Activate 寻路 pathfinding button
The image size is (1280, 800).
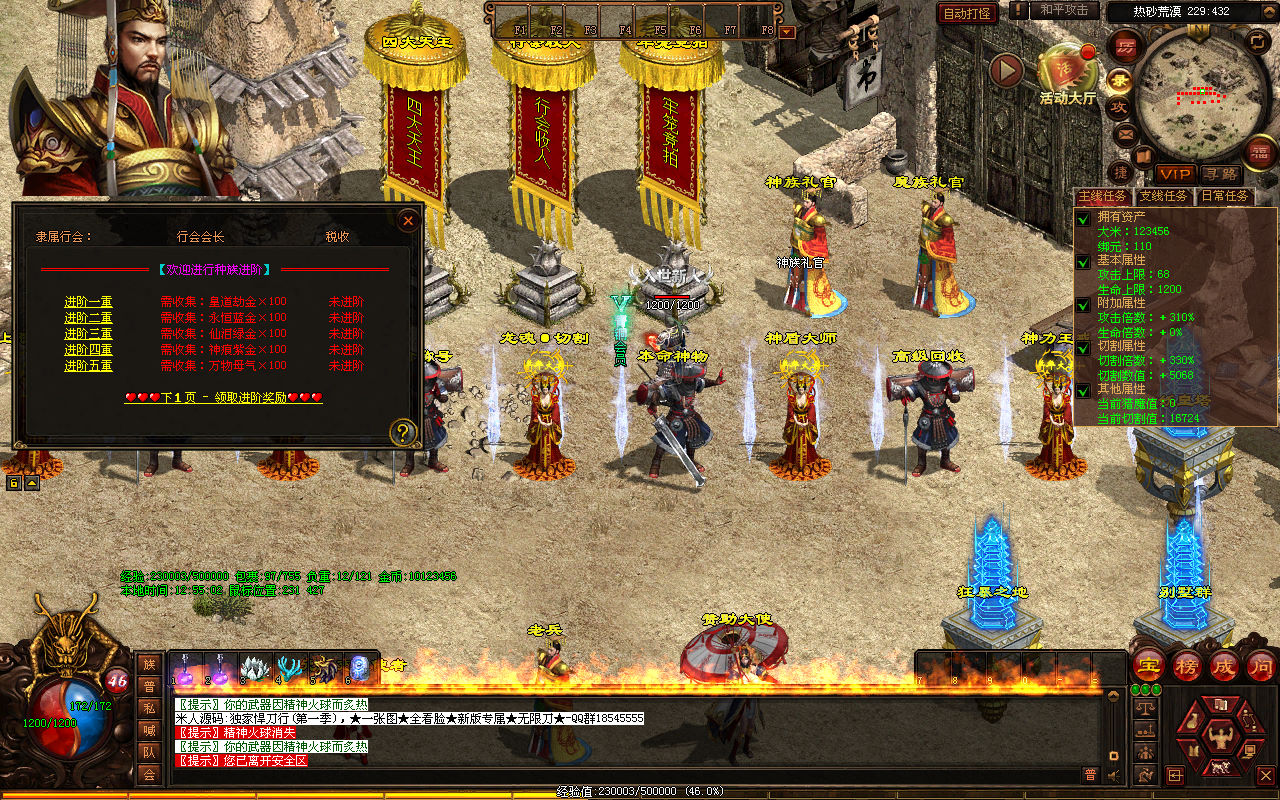[x=1219, y=173]
